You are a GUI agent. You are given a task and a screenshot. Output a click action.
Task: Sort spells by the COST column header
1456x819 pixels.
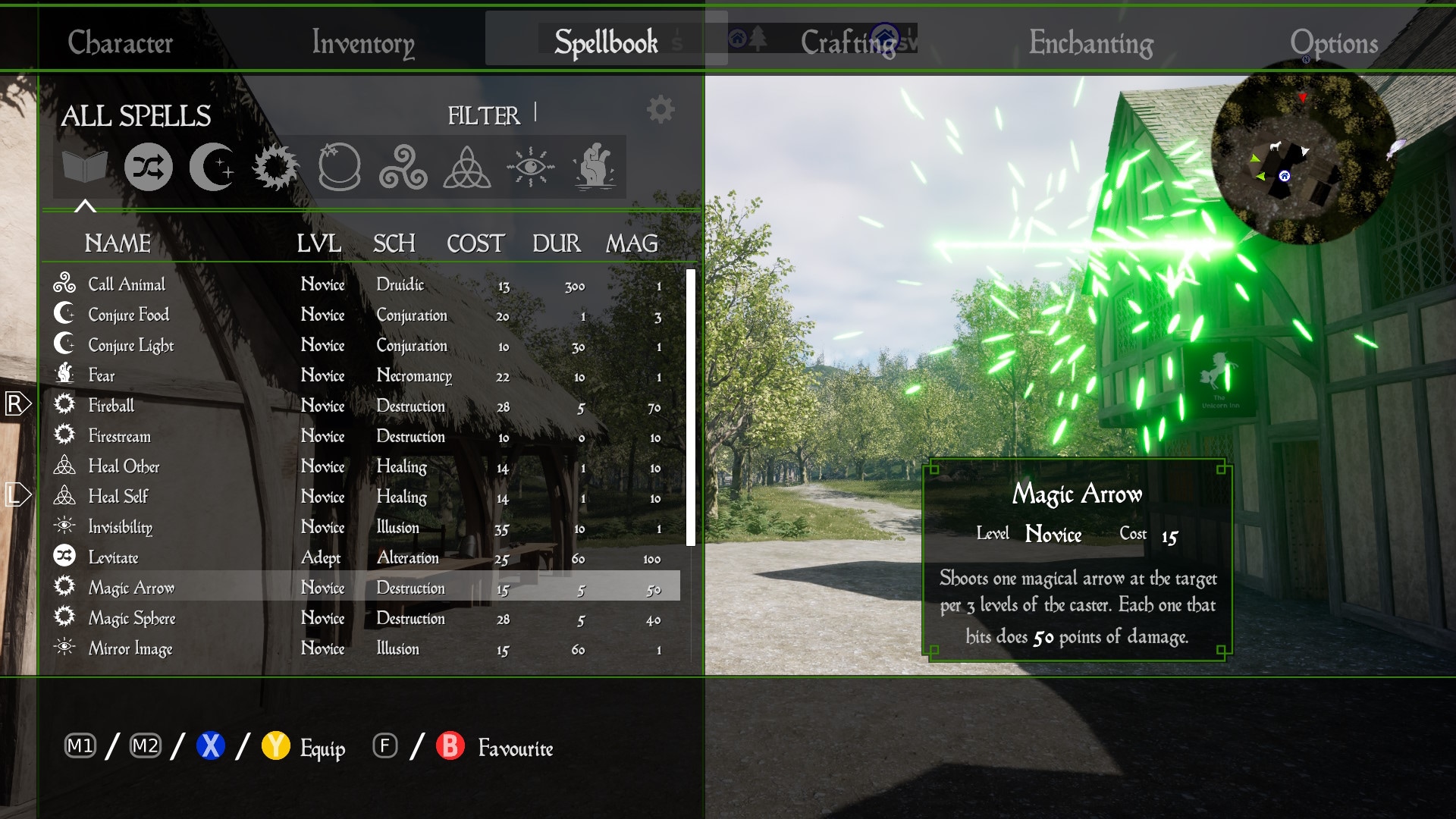pos(475,243)
